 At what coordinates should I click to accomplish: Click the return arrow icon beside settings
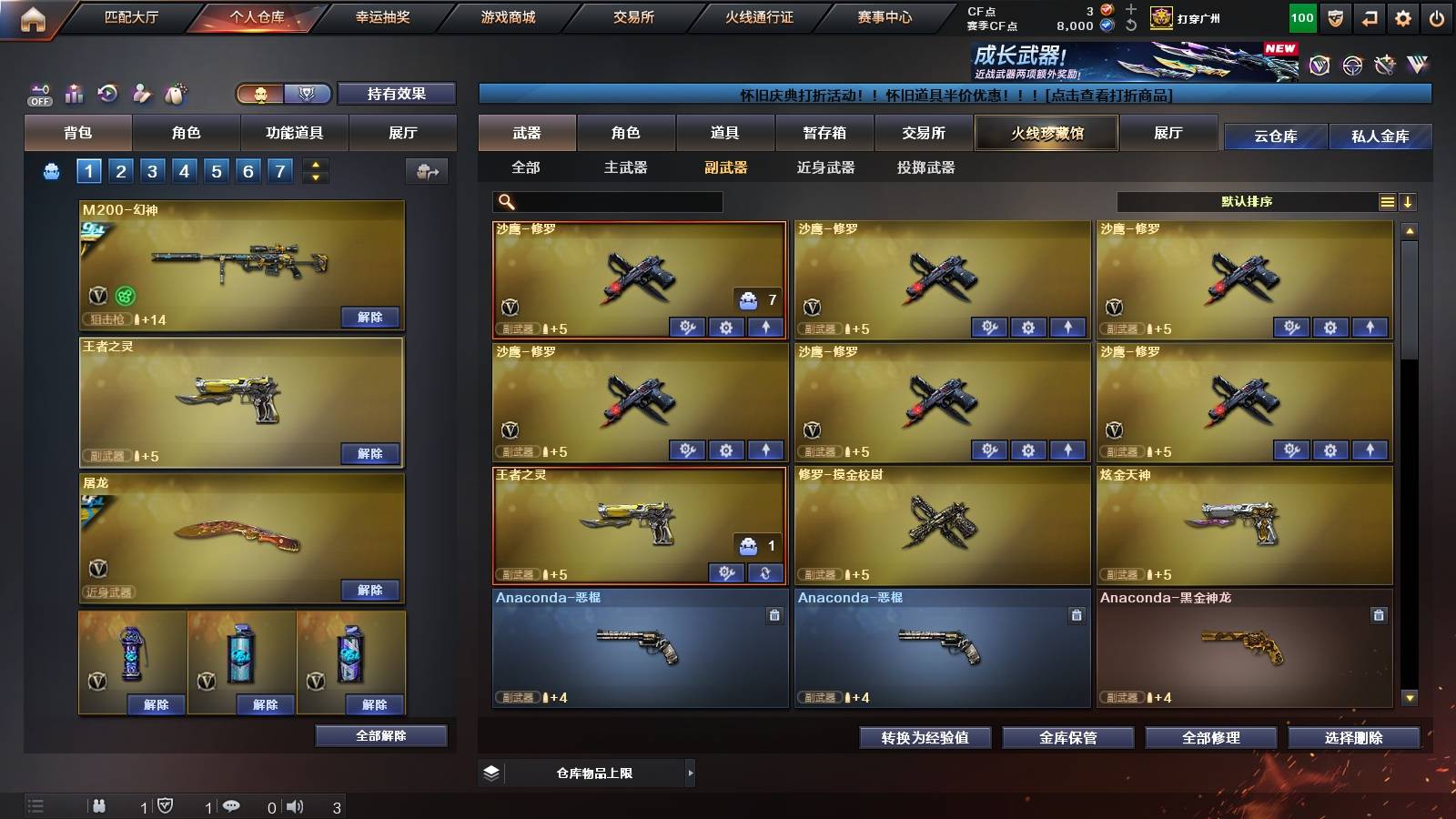point(1370,16)
